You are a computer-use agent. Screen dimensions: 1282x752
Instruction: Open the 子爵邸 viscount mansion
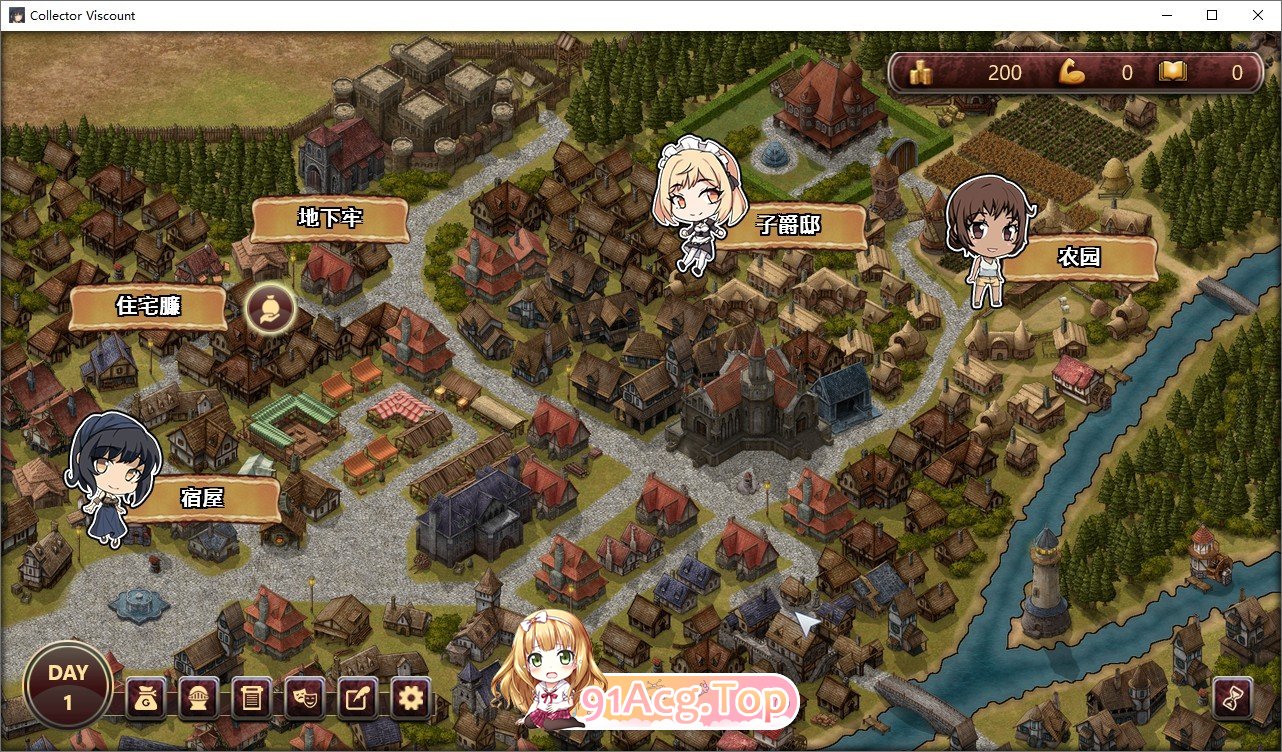pyautogui.click(x=788, y=226)
